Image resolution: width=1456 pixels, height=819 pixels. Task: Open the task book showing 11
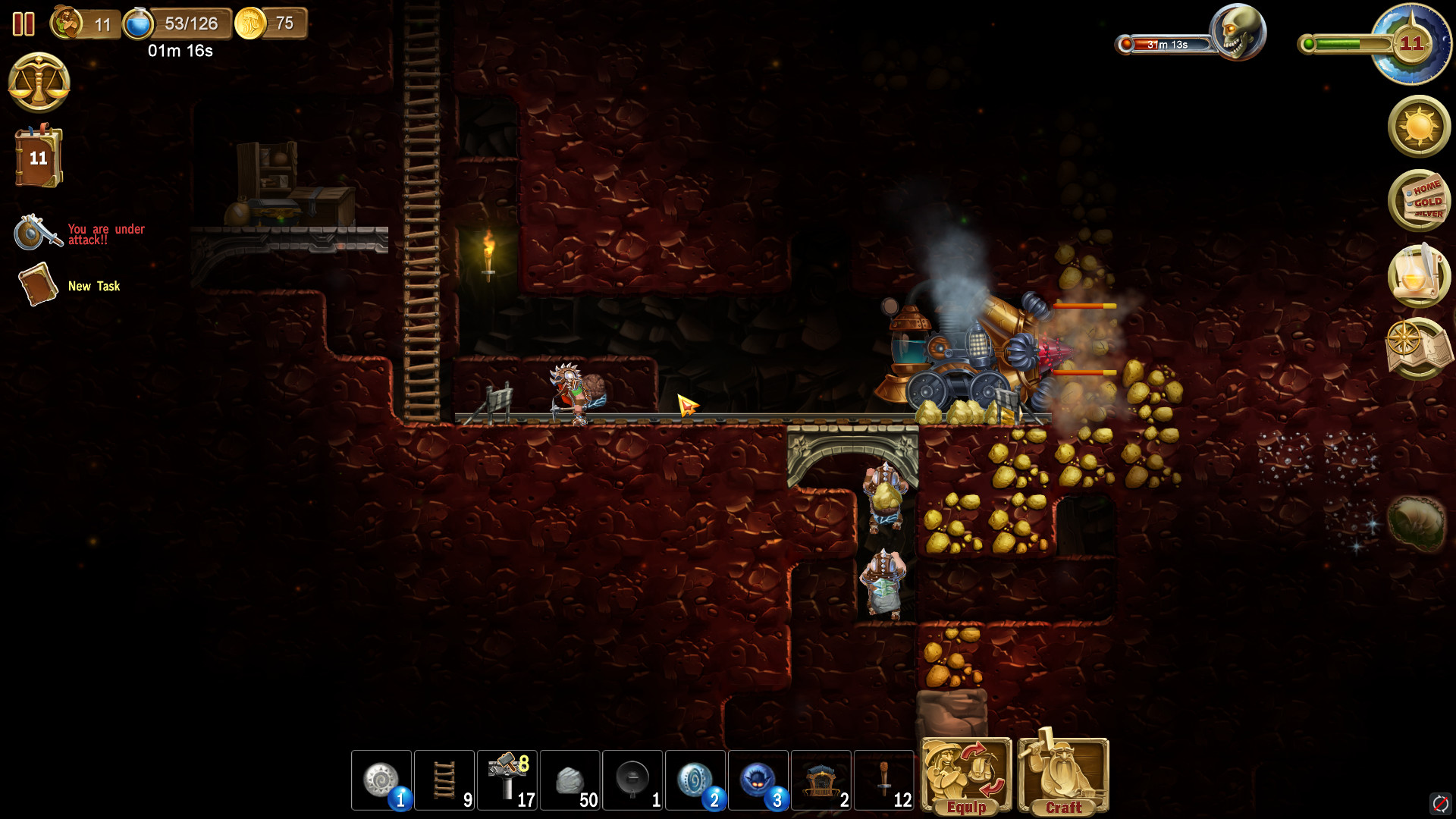pos(39,157)
